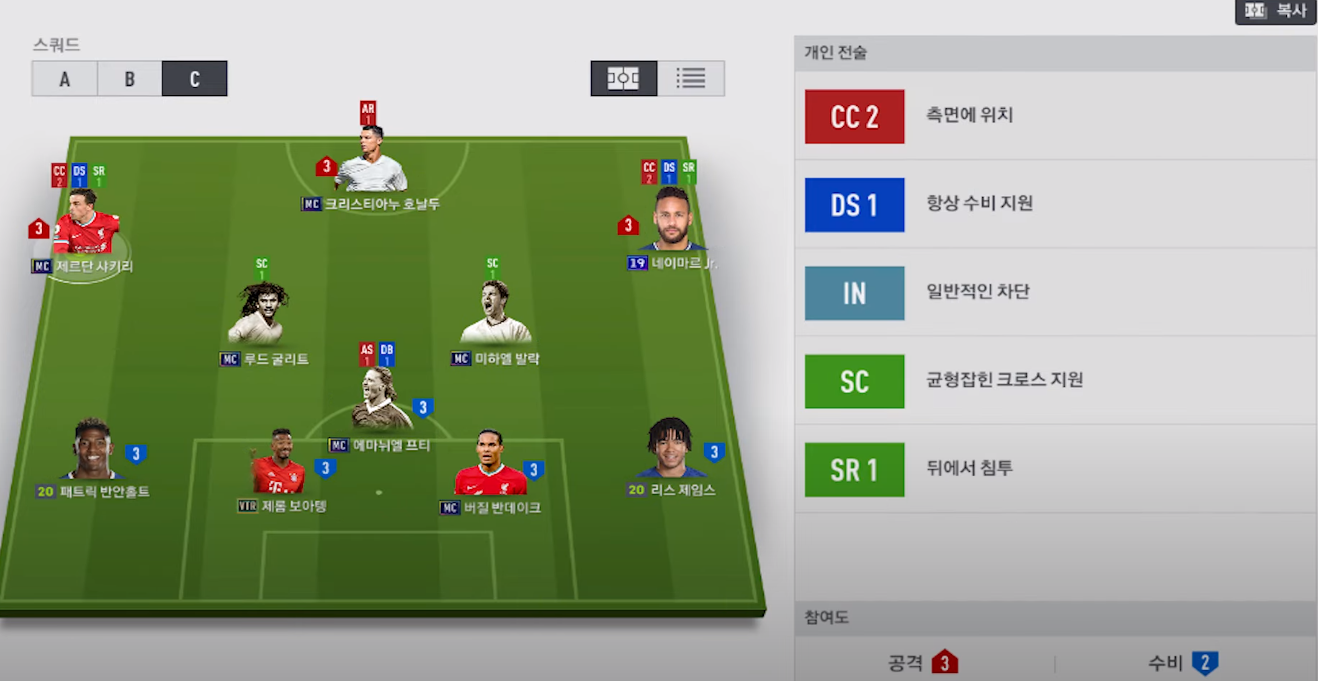
Task: Choose Jerome Boateng in defense
Action: (x=279, y=465)
